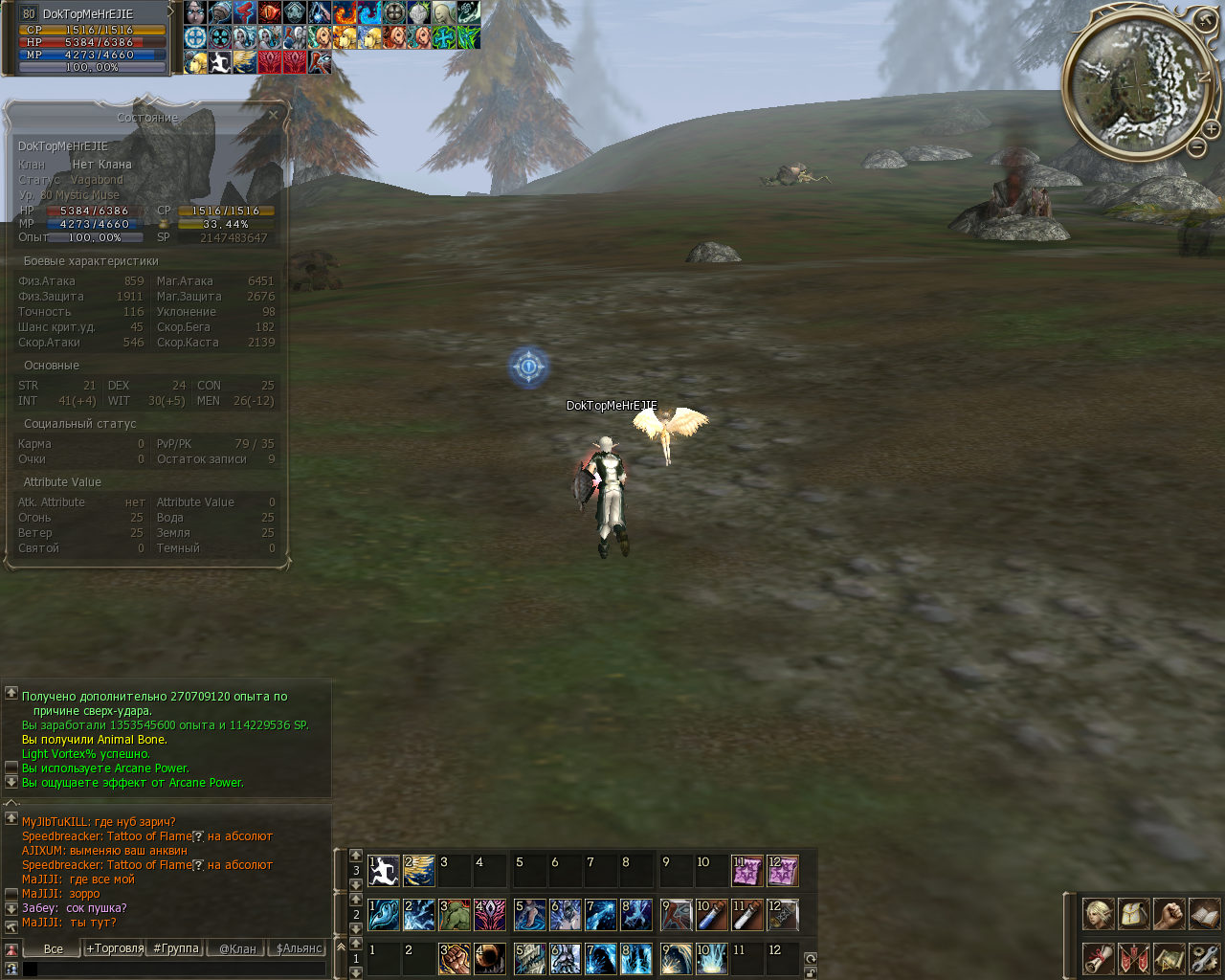Activate the green ogre skill icon
Image resolution: width=1225 pixels, height=980 pixels.
tap(455, 915)
